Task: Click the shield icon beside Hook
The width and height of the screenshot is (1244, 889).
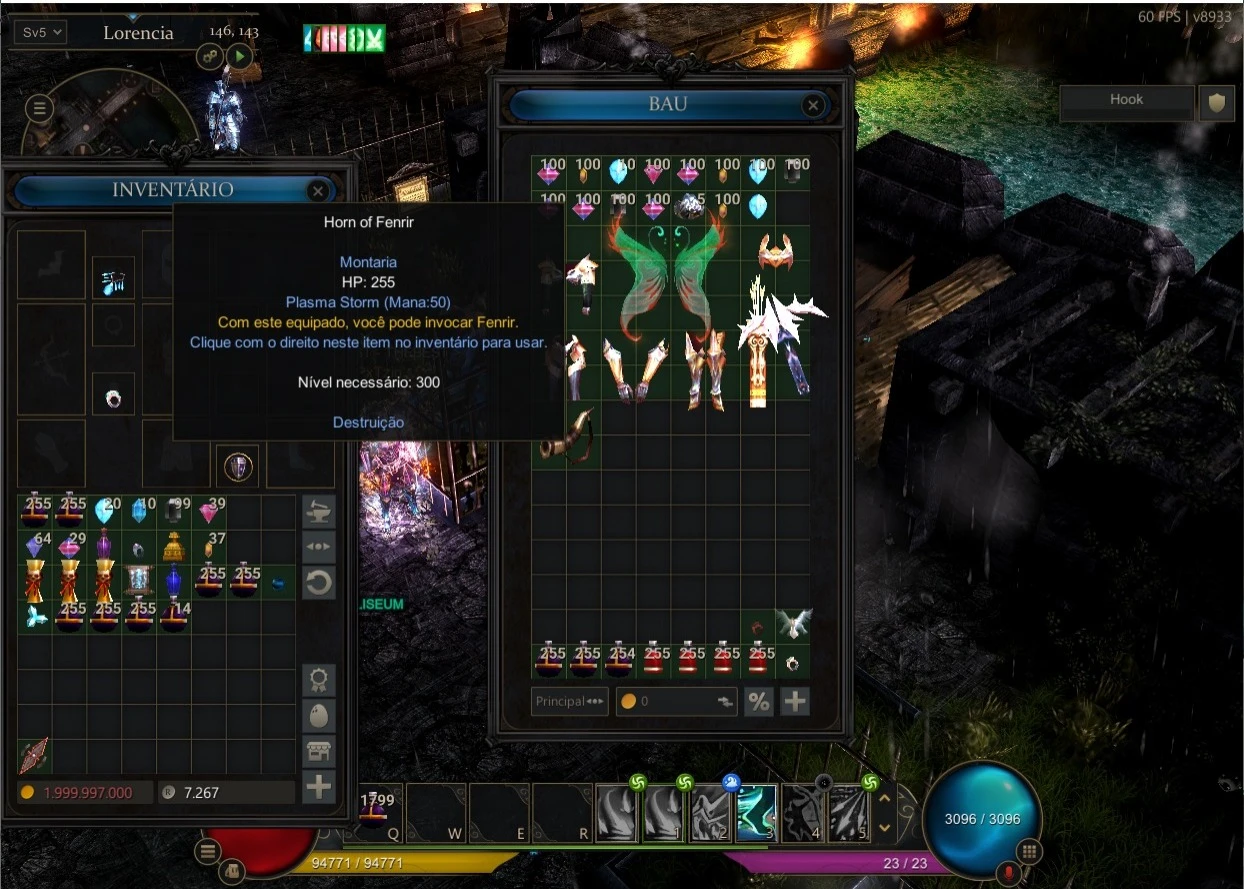Action: pyautogui.click(x=1216, y=102)
